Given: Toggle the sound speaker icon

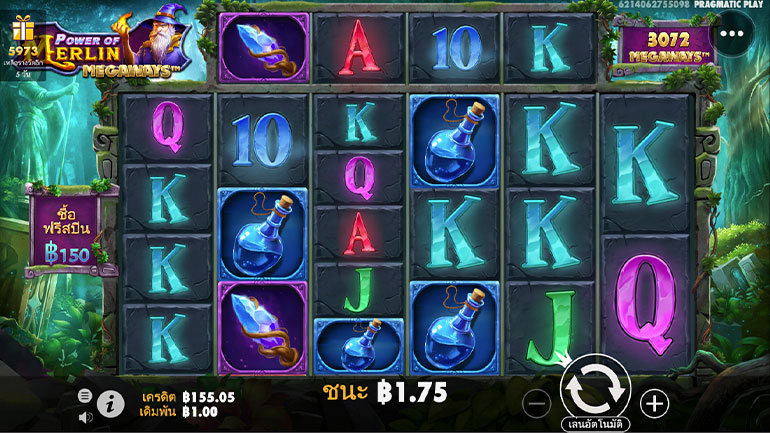Looking at the screenshot, I should pos(86,416).
